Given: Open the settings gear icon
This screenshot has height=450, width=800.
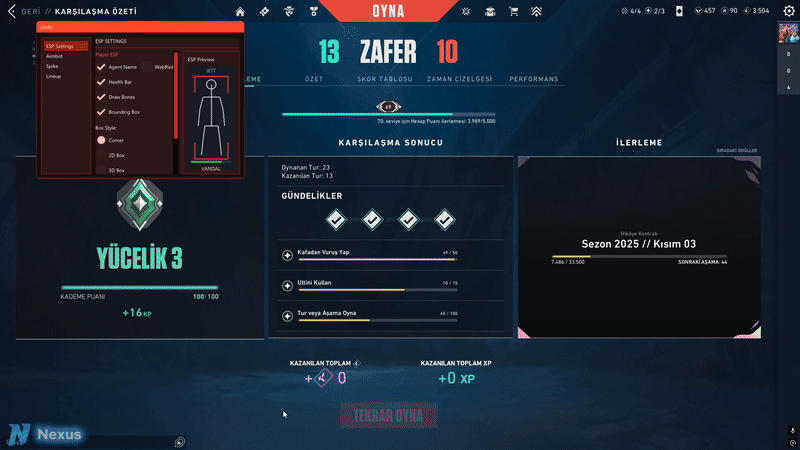Looking at the screenshot, I should coord(788,11).
